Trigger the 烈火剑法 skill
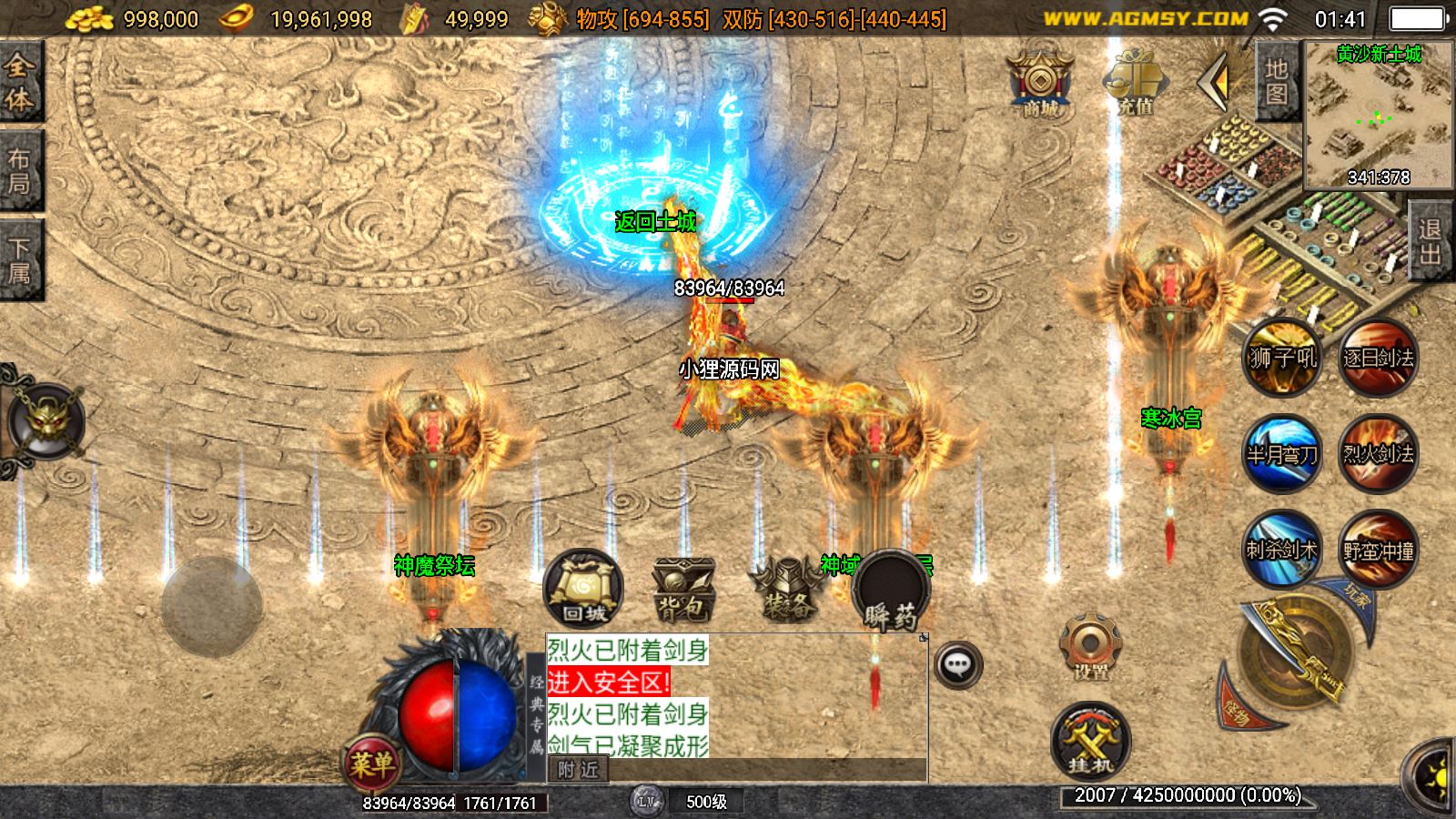This screenshot has width=1456, height=819. [1378, 453]
